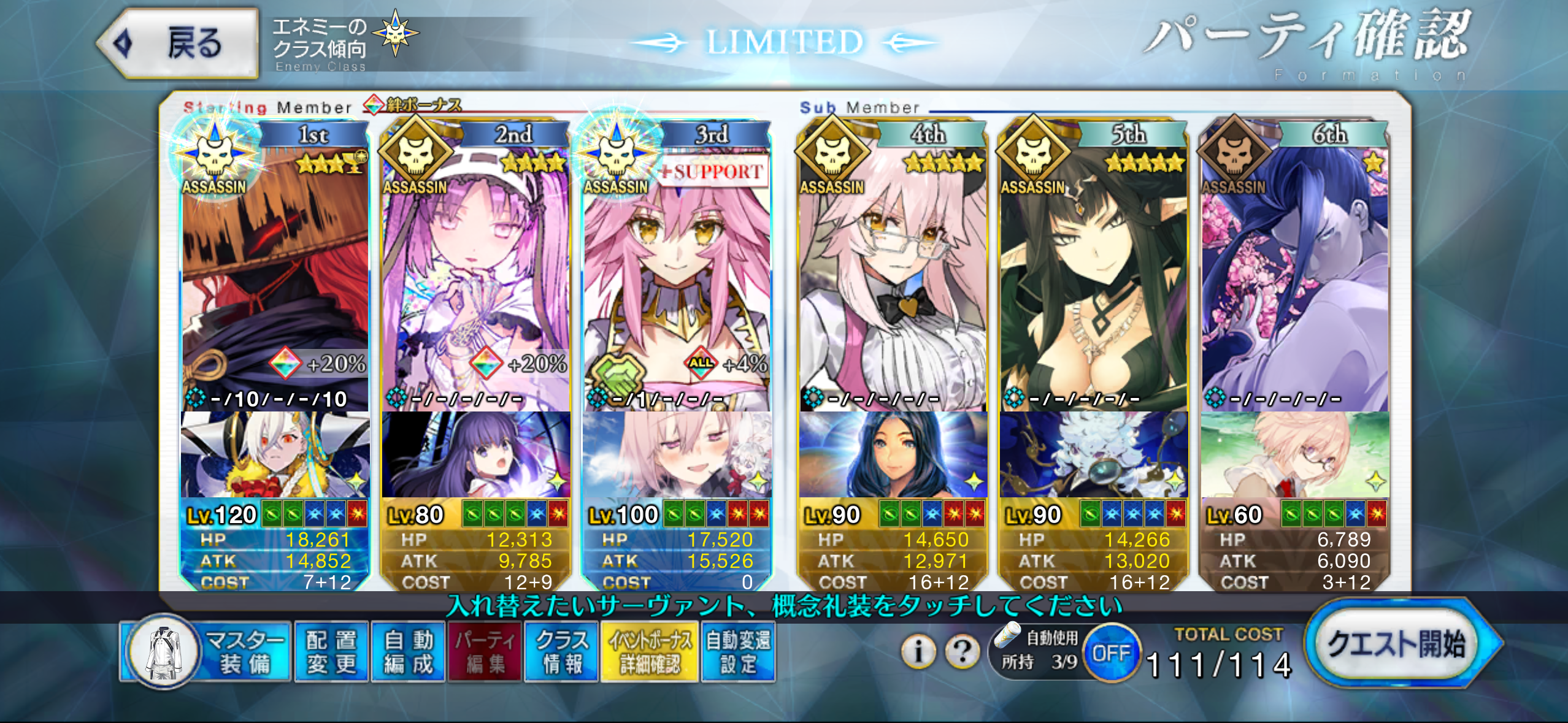Open 配置変更 position change
Image resolution: width=1568 pixels, height=723 pixels.
[331, 652]
